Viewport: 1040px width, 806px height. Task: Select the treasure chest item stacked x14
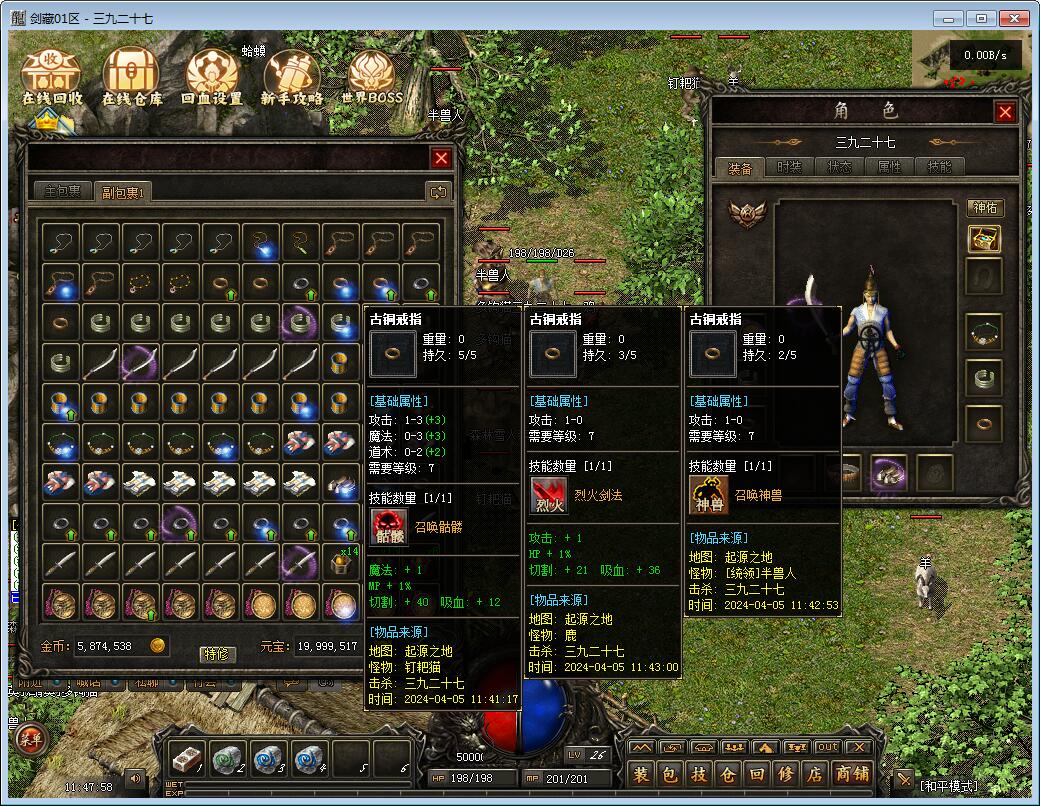342,565
